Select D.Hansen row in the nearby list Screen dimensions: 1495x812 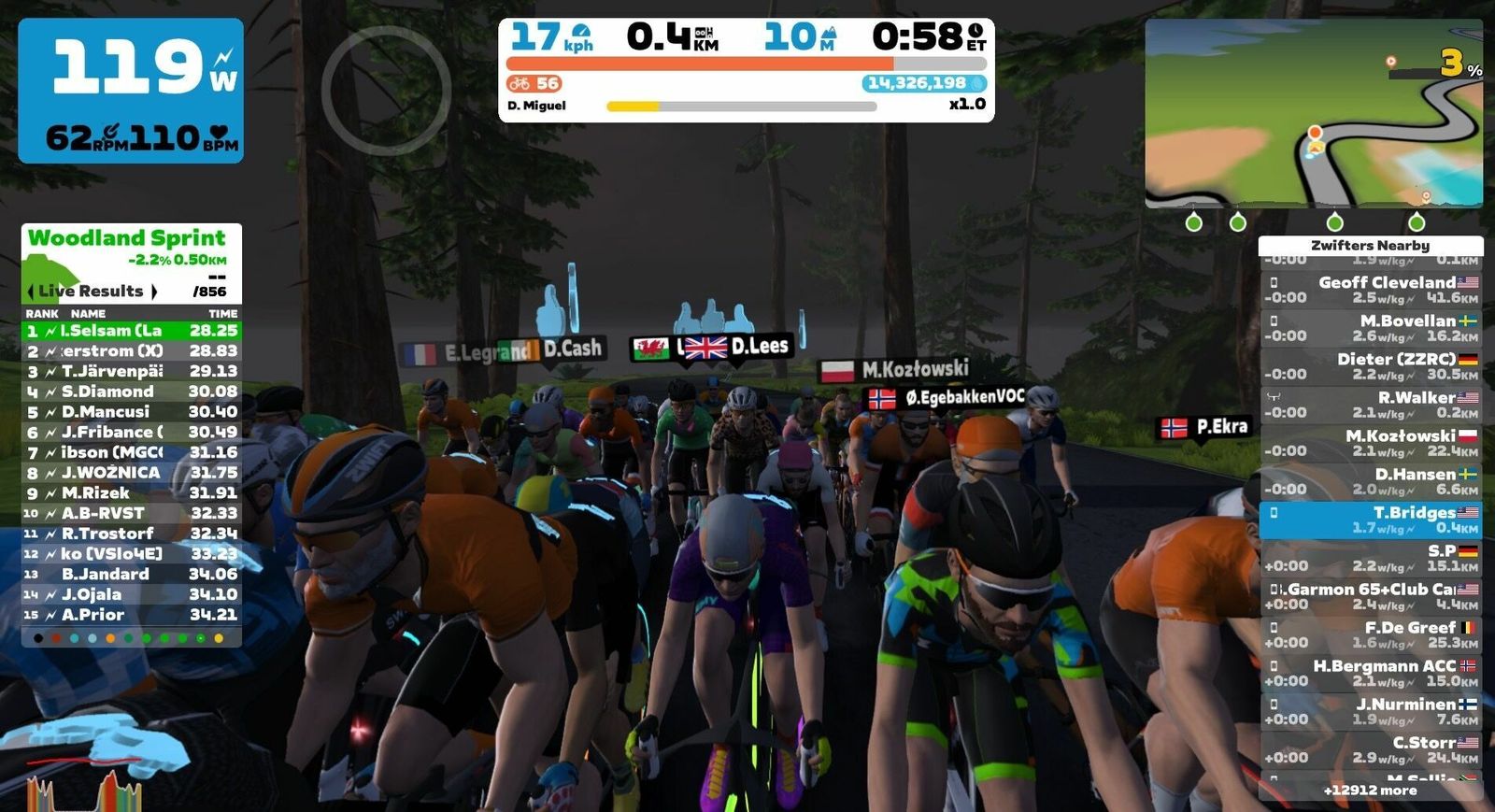[x=1370, y=481]
